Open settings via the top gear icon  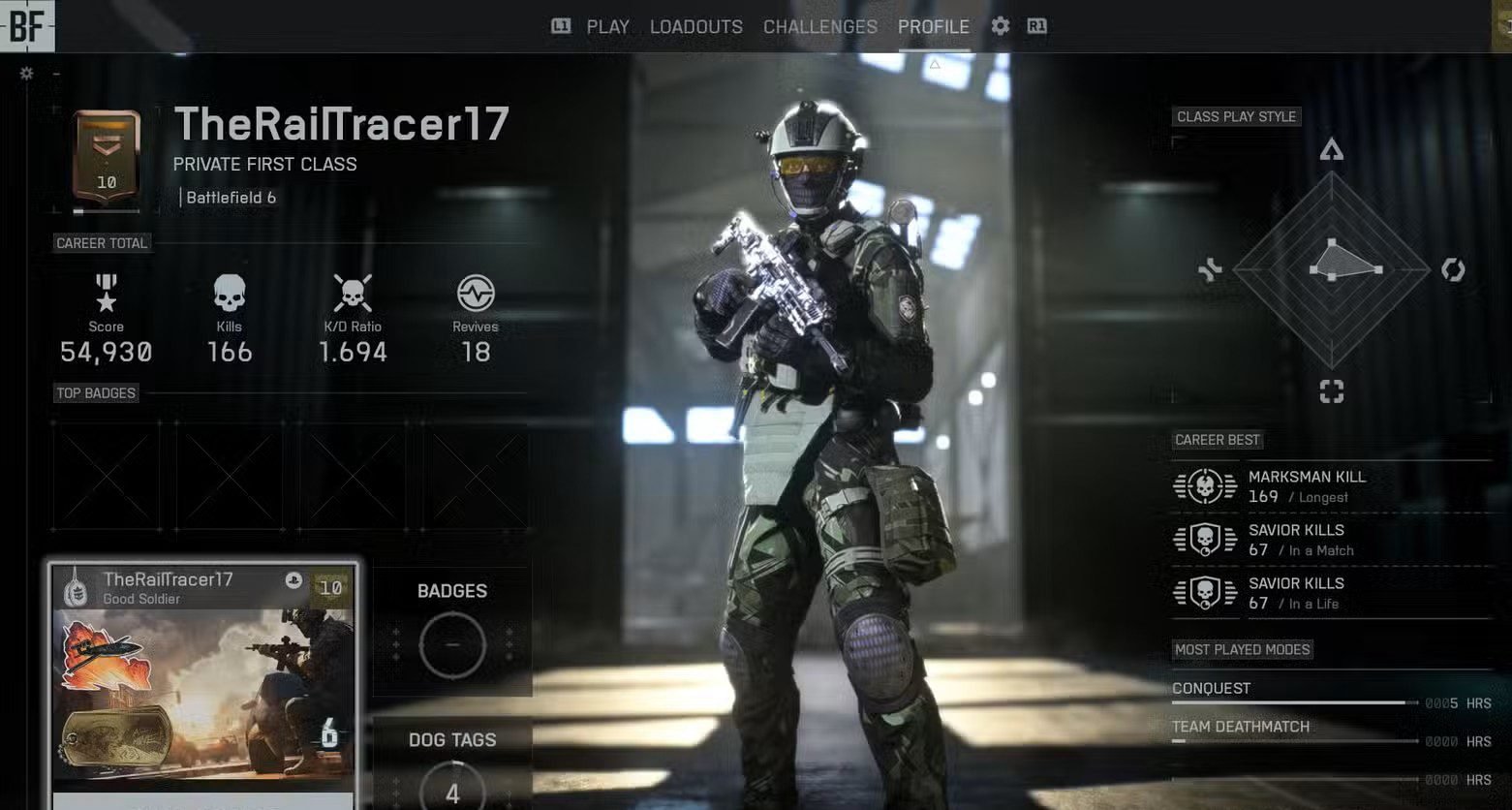tap(1001, 26)
